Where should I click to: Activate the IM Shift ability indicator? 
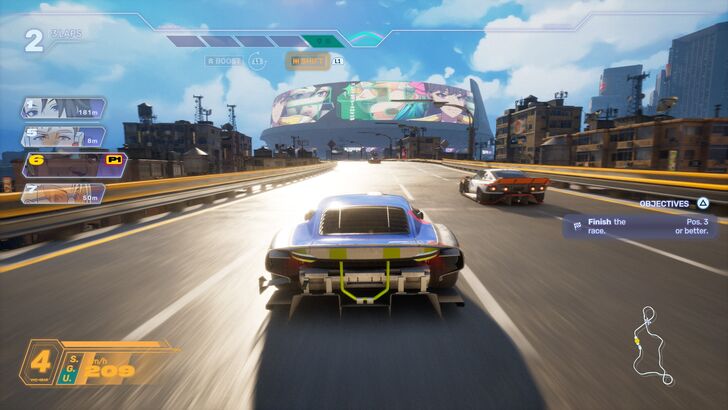(x=307, y=61)
